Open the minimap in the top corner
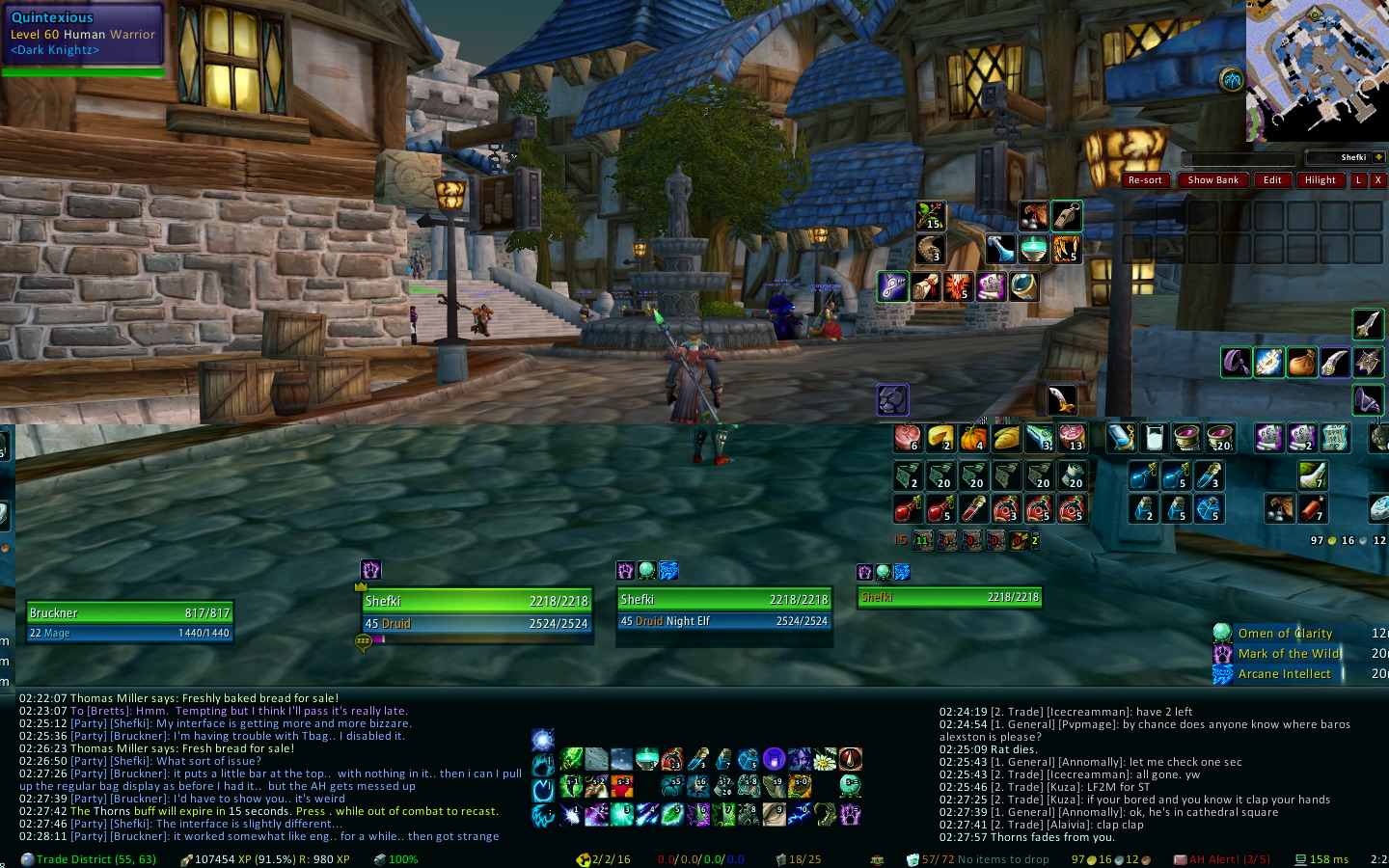 (1317, 69)
